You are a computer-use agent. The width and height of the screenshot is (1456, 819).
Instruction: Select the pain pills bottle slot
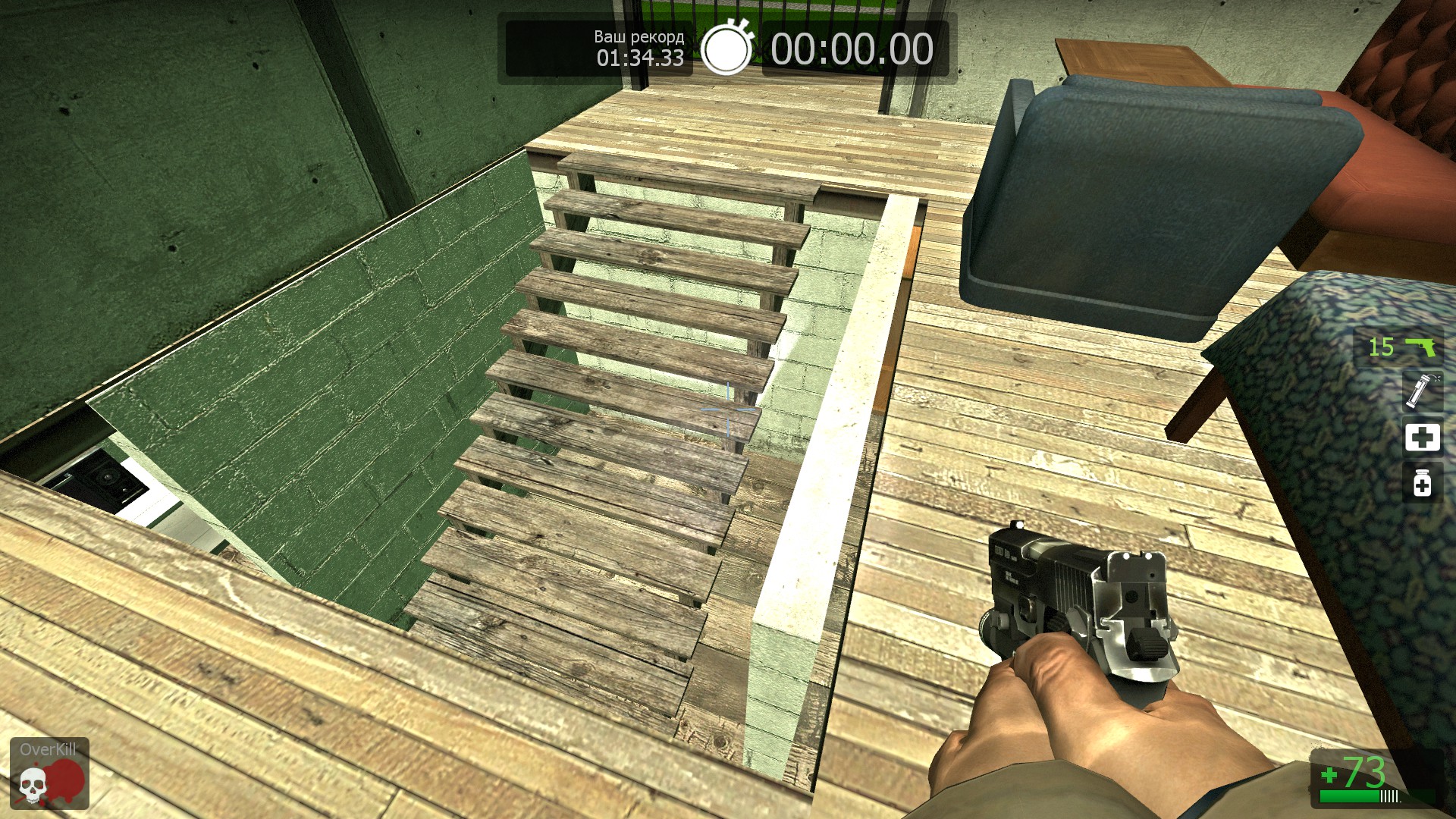tap(1422, 483)
